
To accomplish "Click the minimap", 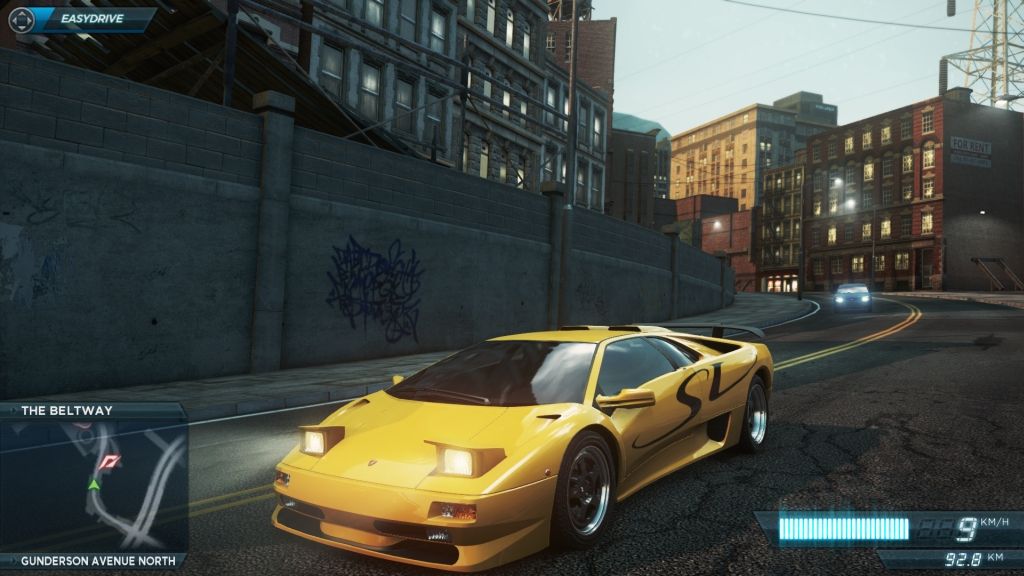I will click(94, 485).
